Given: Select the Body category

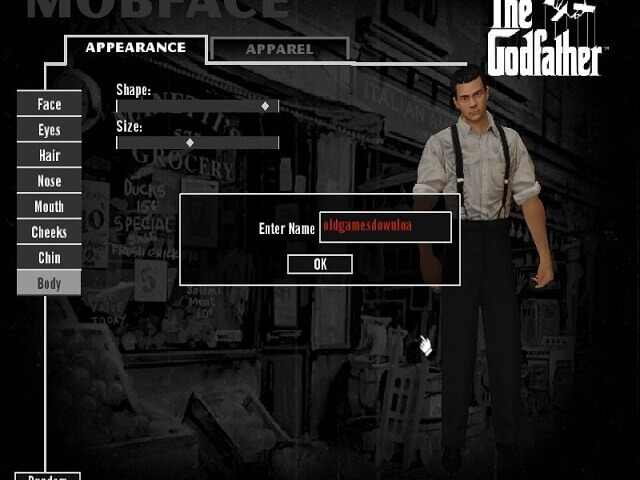Looking at the screenshot, I should 49,284.
